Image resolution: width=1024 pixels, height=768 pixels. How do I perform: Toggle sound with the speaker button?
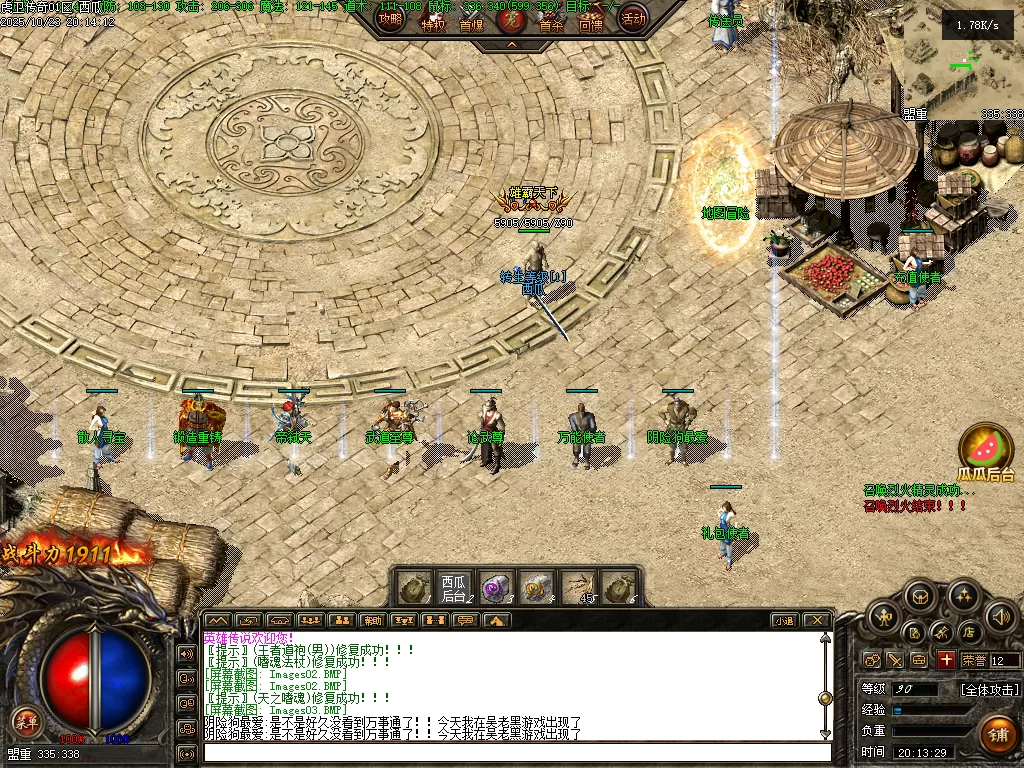999,617
